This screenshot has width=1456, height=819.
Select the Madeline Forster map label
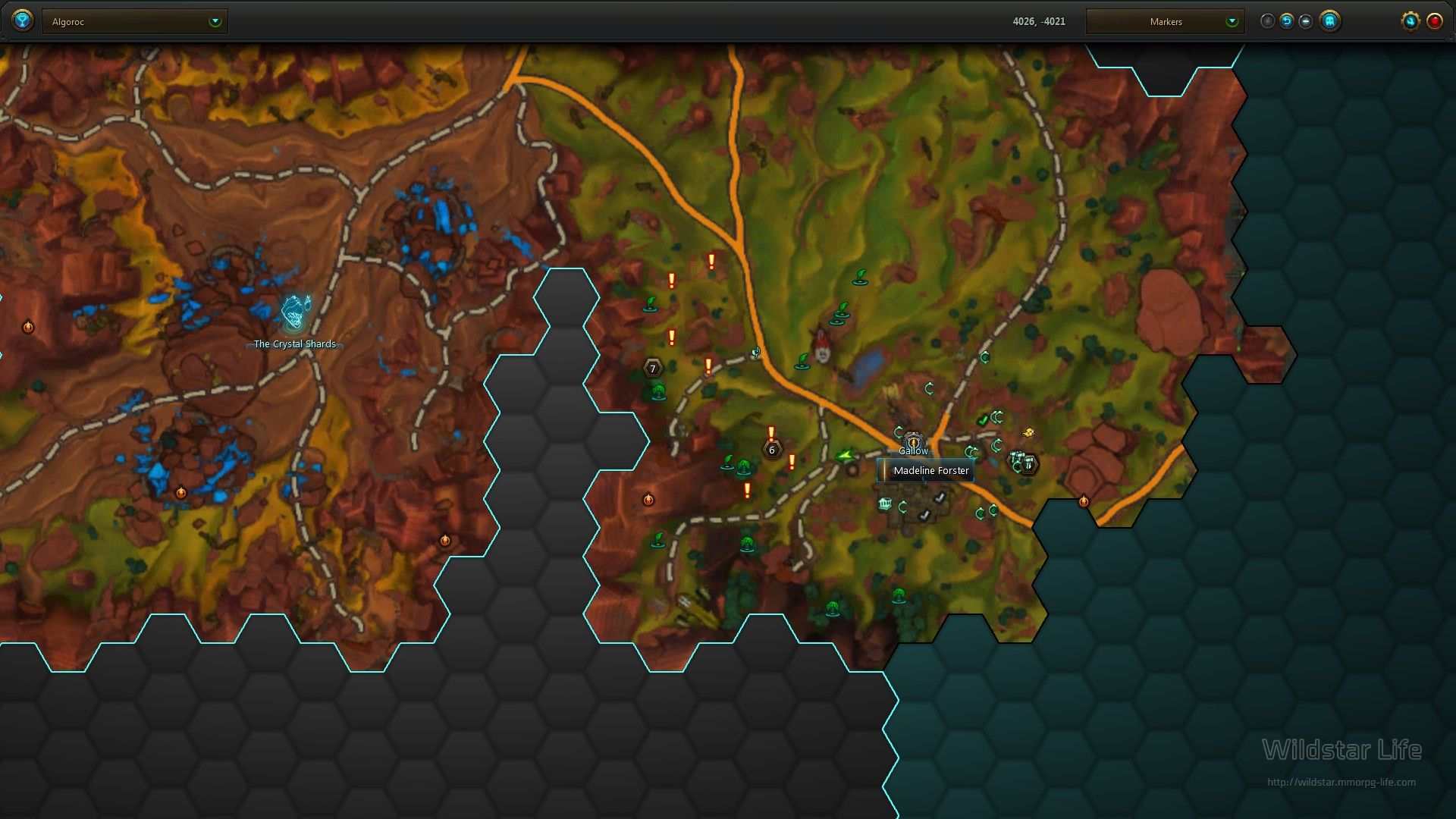point(930,471)
